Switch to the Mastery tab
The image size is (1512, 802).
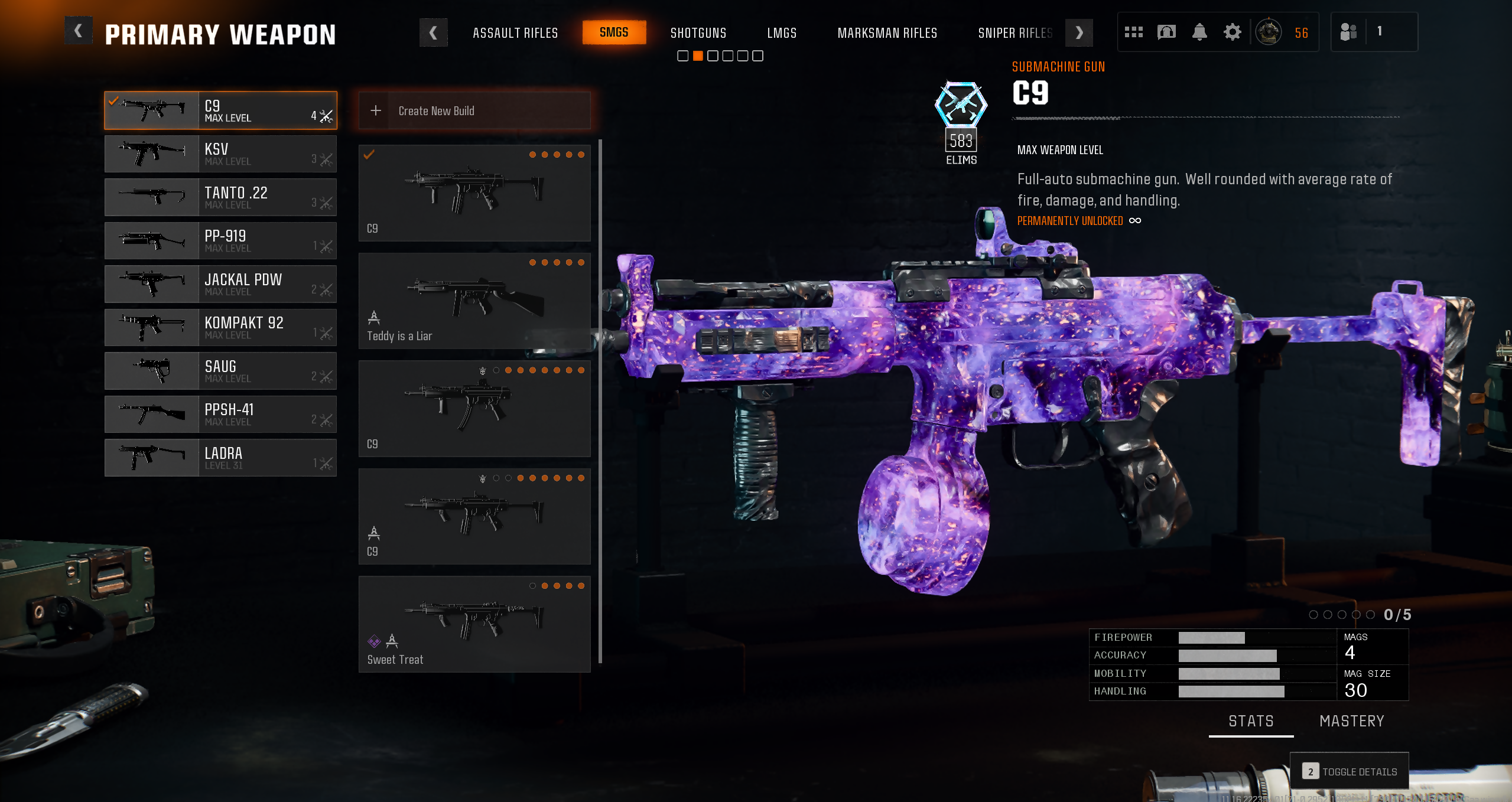tap(1351, 721)
